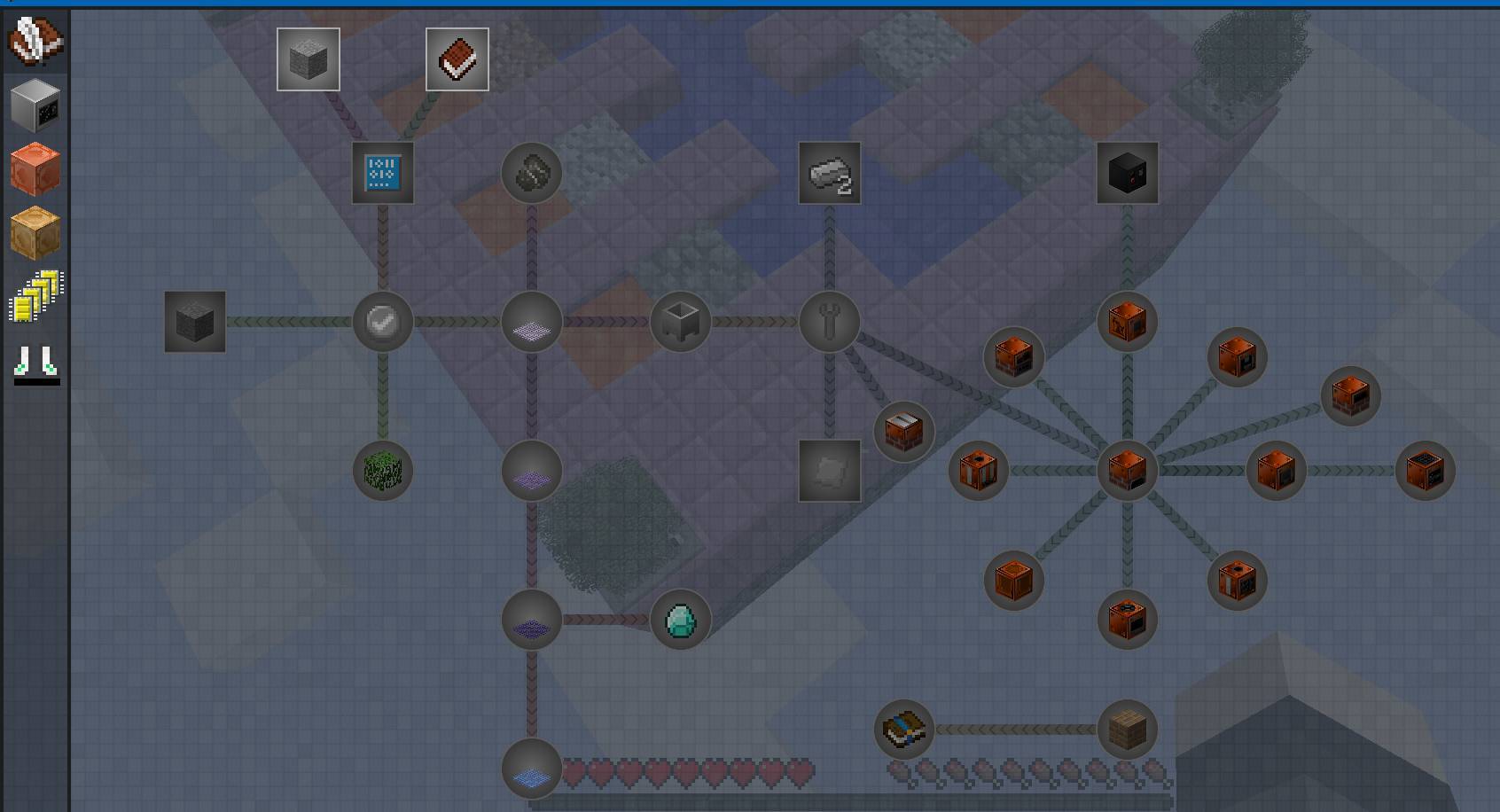Open the wooden planks quest
The width and height of the screenshot is (1500, 812).
[x=1128, y=730]
